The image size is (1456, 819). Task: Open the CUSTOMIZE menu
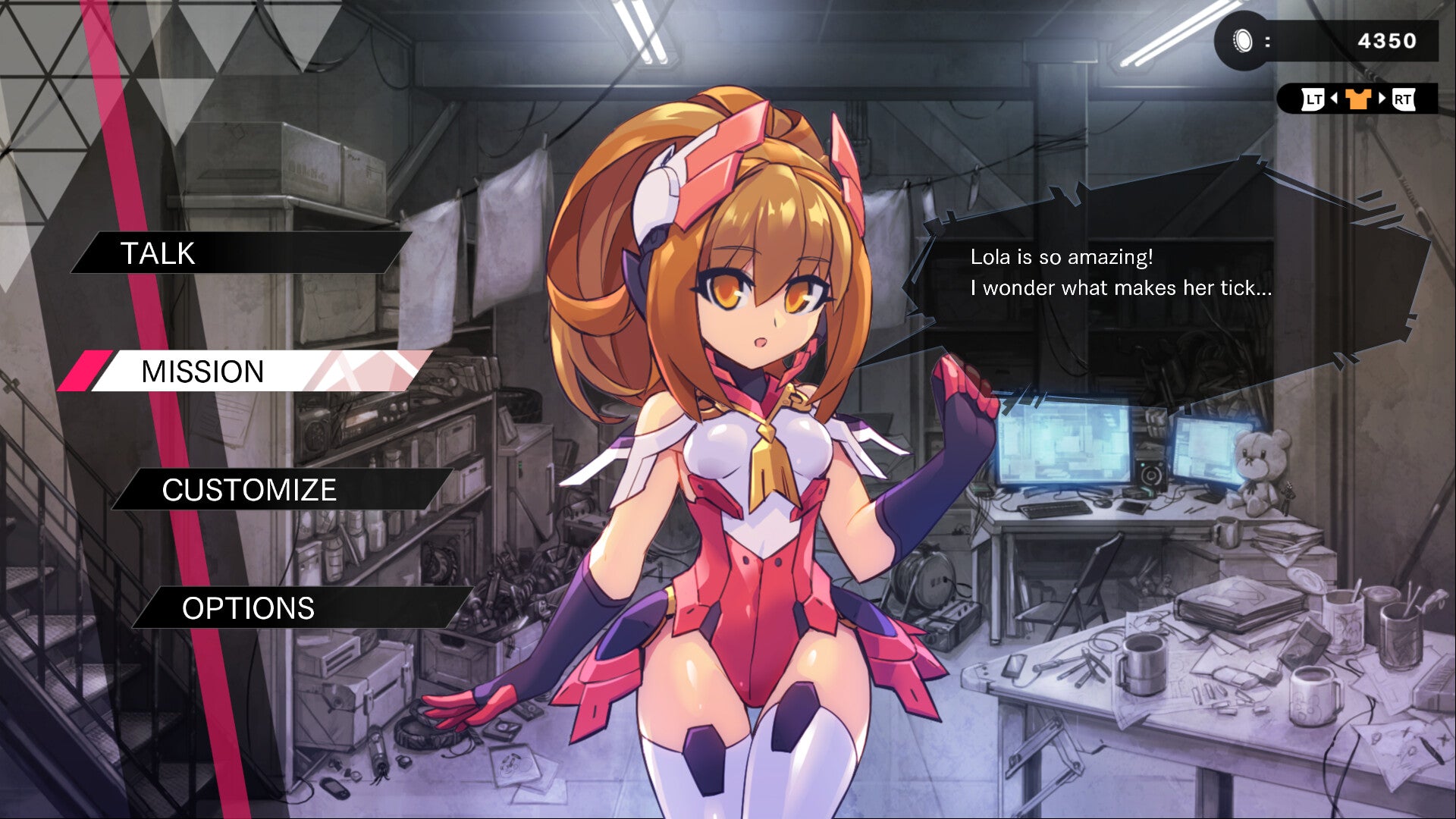pyautogui.click(x=250, y=491)
